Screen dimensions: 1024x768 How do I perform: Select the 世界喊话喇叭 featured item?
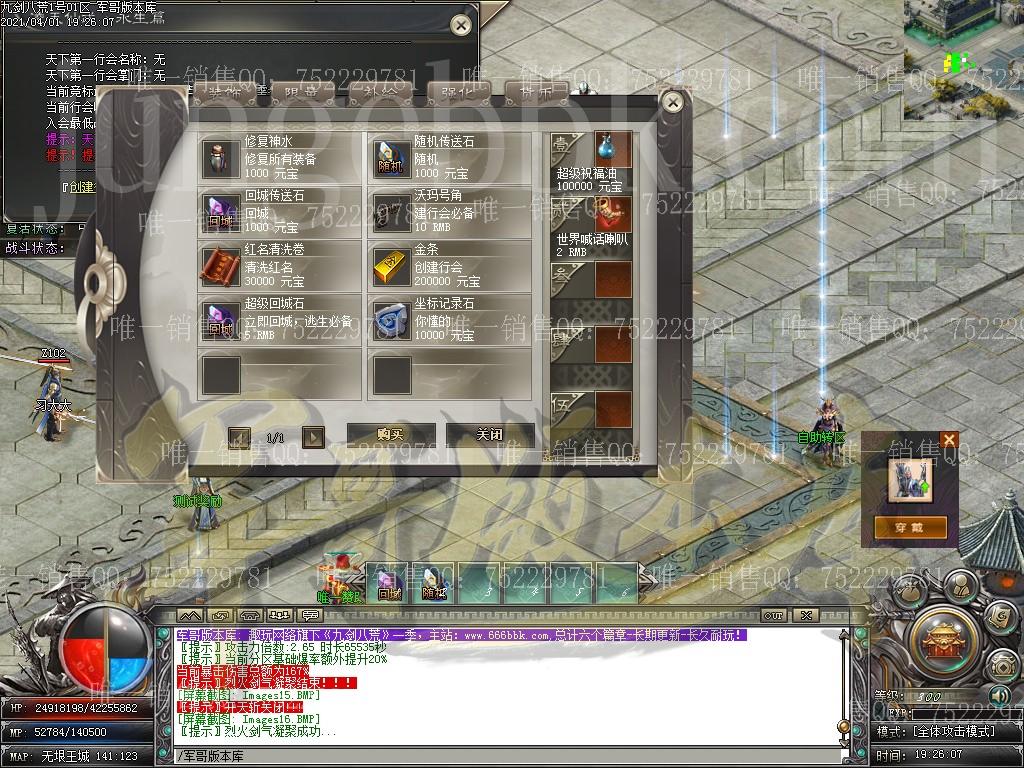(612, 215)
